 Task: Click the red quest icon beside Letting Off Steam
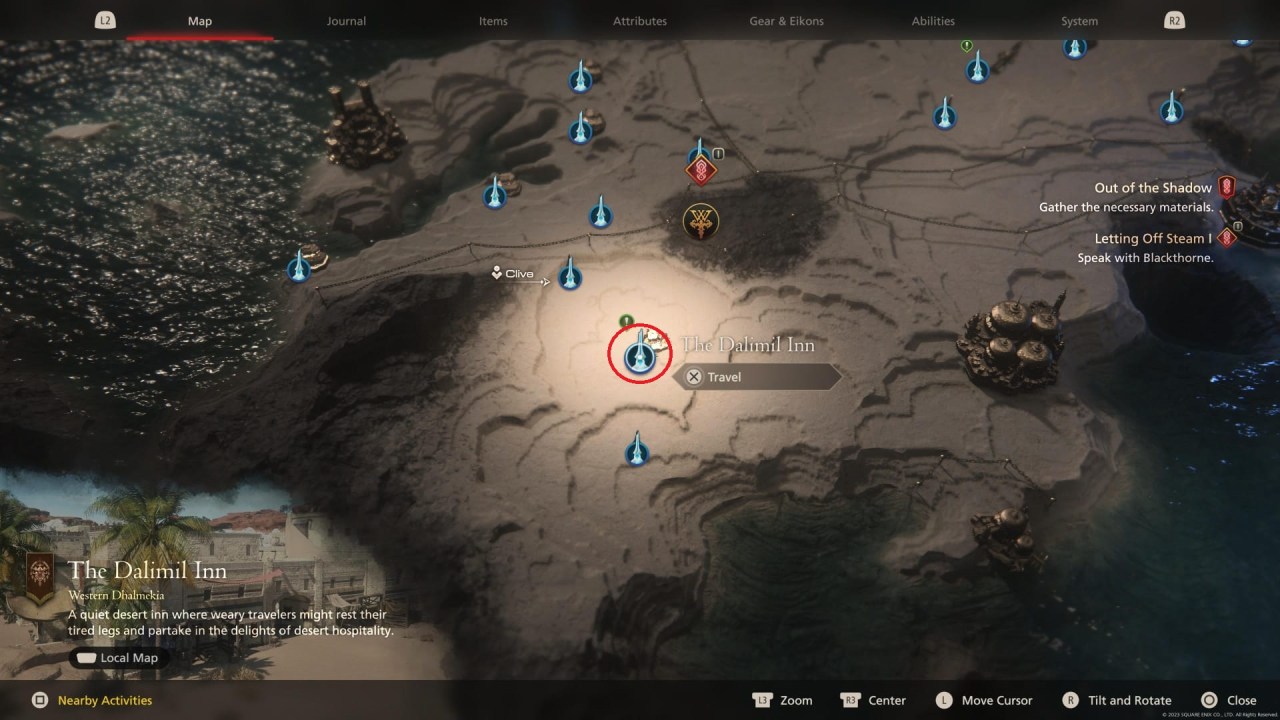tap(1227, 237)
